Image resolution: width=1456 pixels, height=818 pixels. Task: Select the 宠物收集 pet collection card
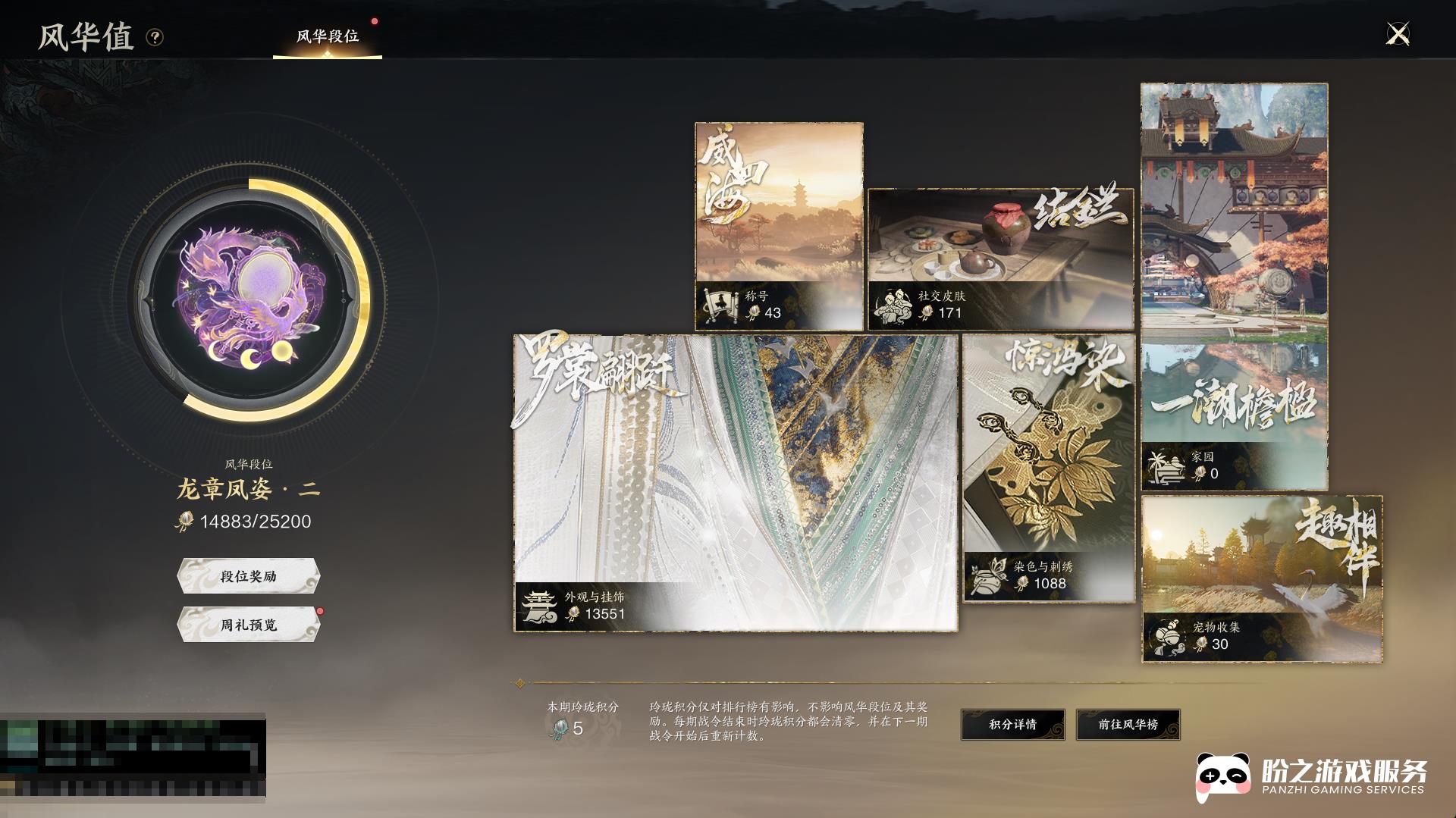pyautogui.click(x=1261, y=578)
